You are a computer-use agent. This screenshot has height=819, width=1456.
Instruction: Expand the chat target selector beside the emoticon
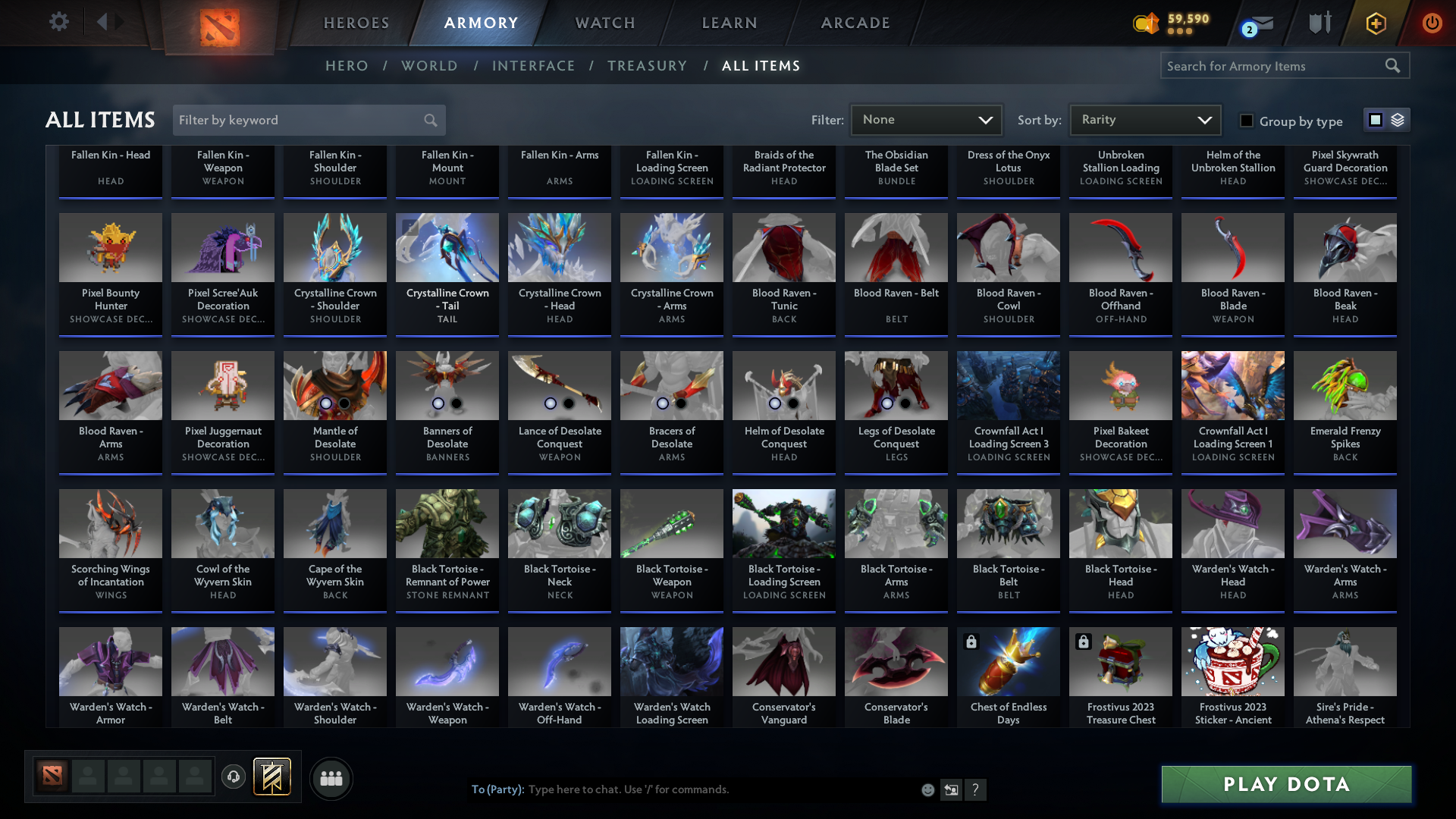951,789
